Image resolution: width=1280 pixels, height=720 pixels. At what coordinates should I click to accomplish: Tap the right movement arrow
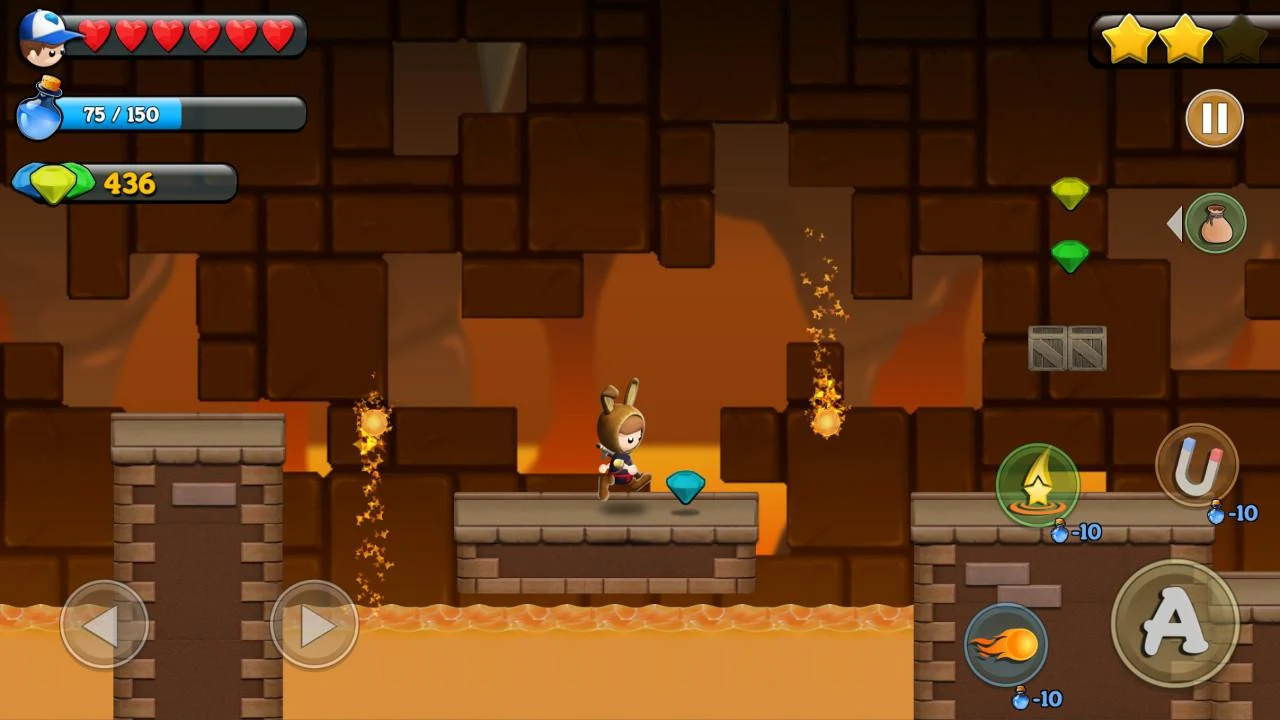pyautogui.click(x=314, y=625)
